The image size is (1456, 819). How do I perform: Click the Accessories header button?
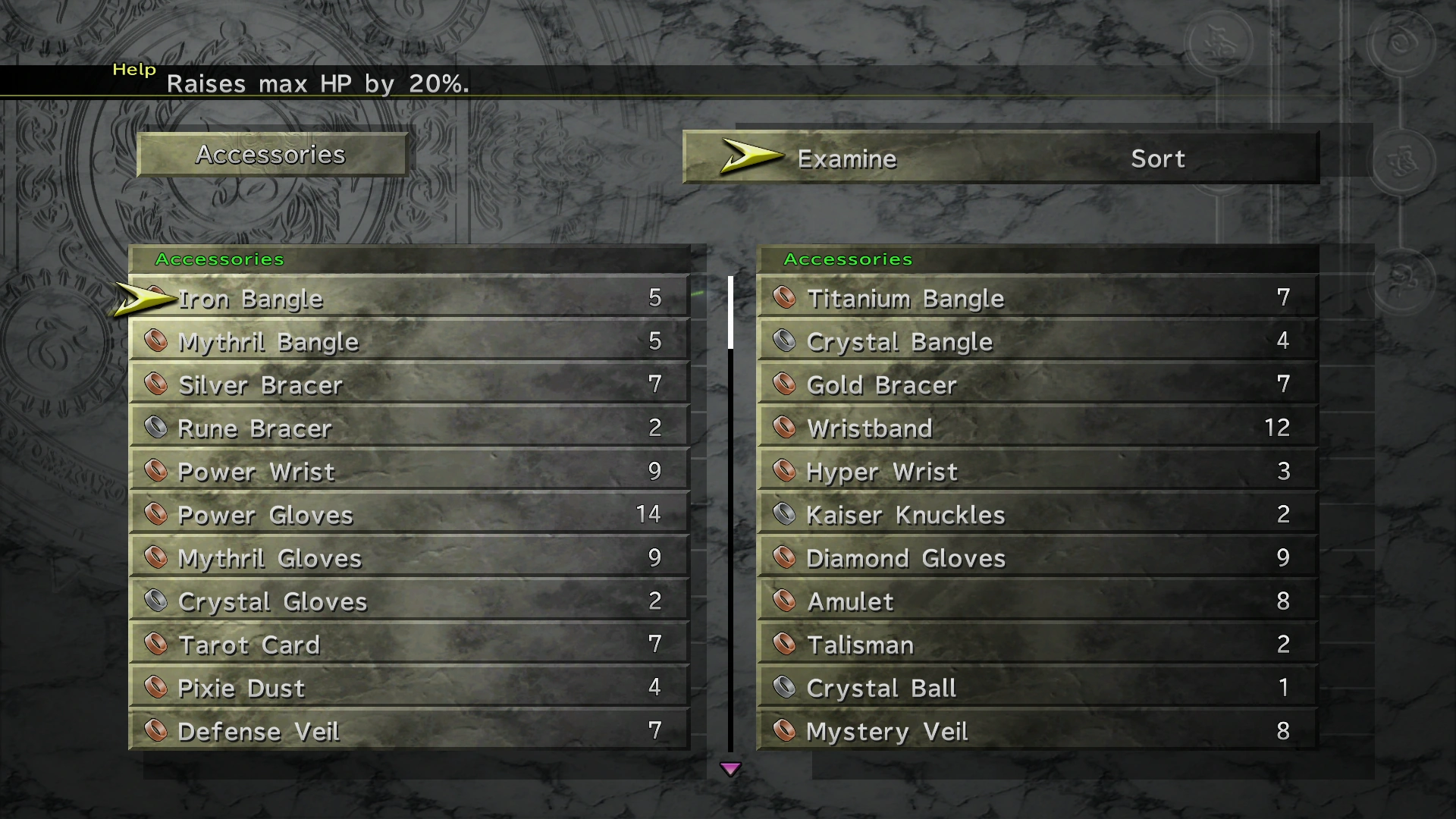271,155
